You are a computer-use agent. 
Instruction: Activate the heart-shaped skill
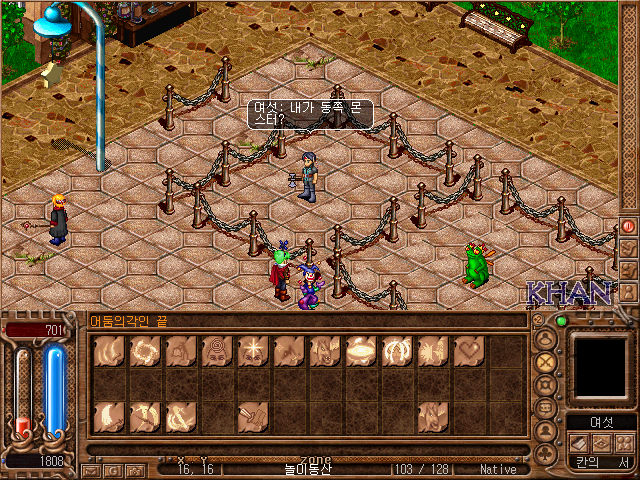(469, 350)
